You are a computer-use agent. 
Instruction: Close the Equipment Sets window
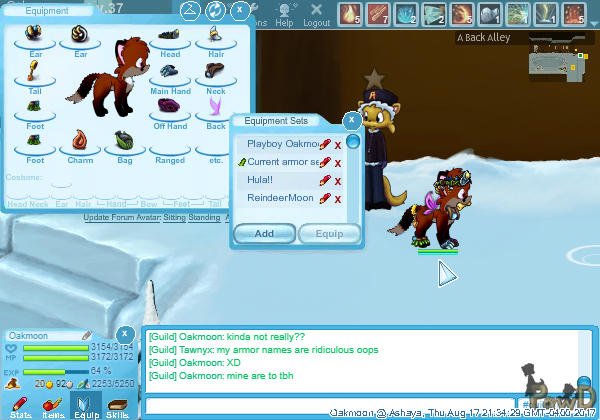(x=351, y=120)
